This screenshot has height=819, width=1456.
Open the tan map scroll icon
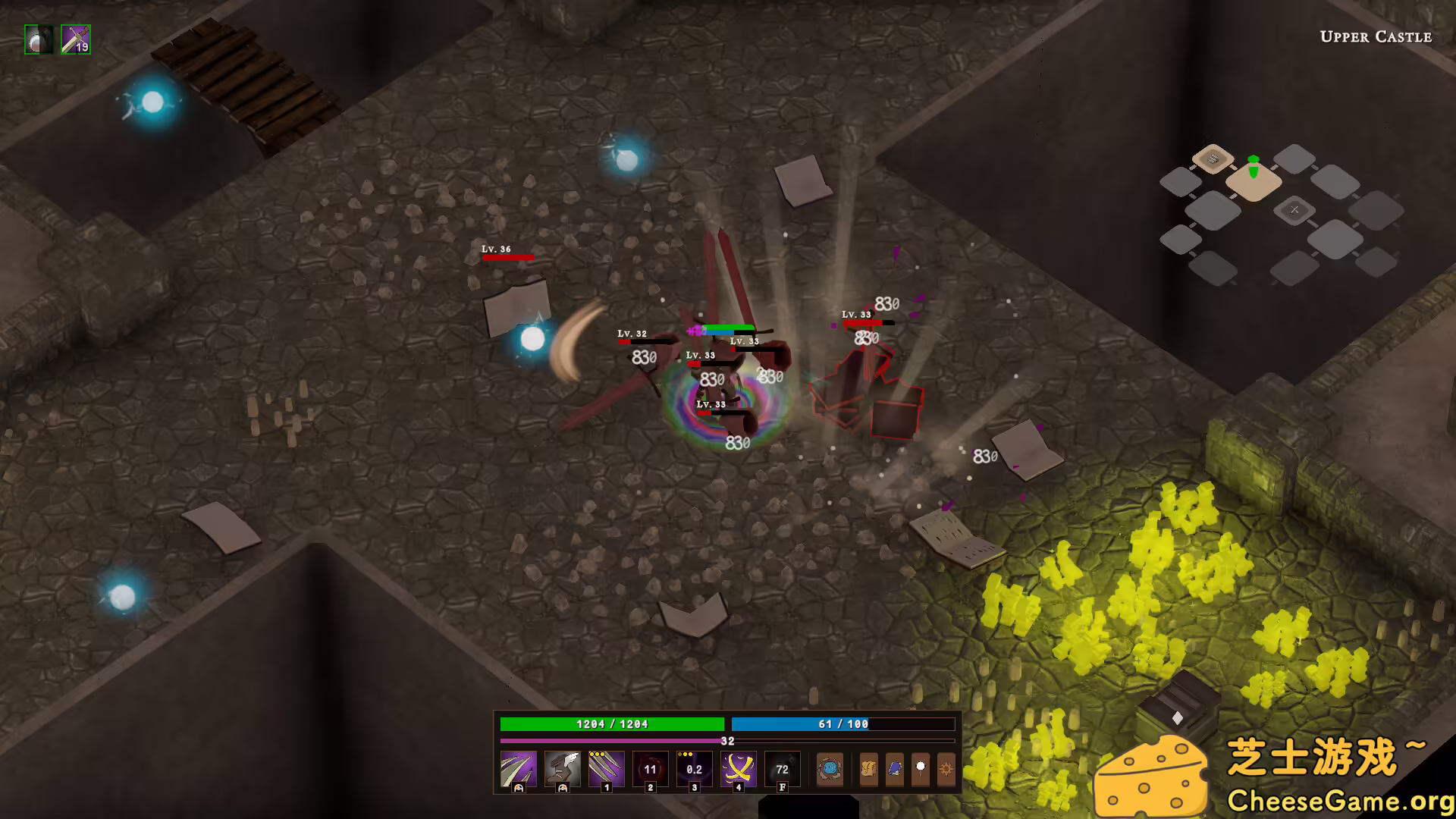click(869, 769)
